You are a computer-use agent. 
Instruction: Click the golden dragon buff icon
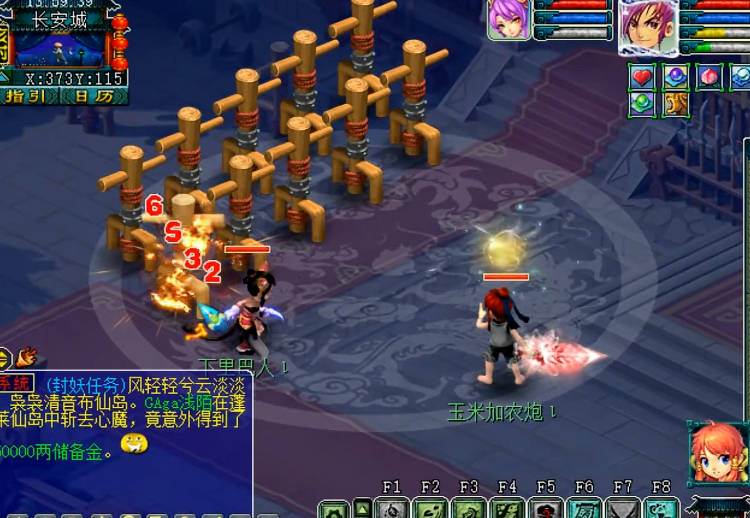(675, 103)
